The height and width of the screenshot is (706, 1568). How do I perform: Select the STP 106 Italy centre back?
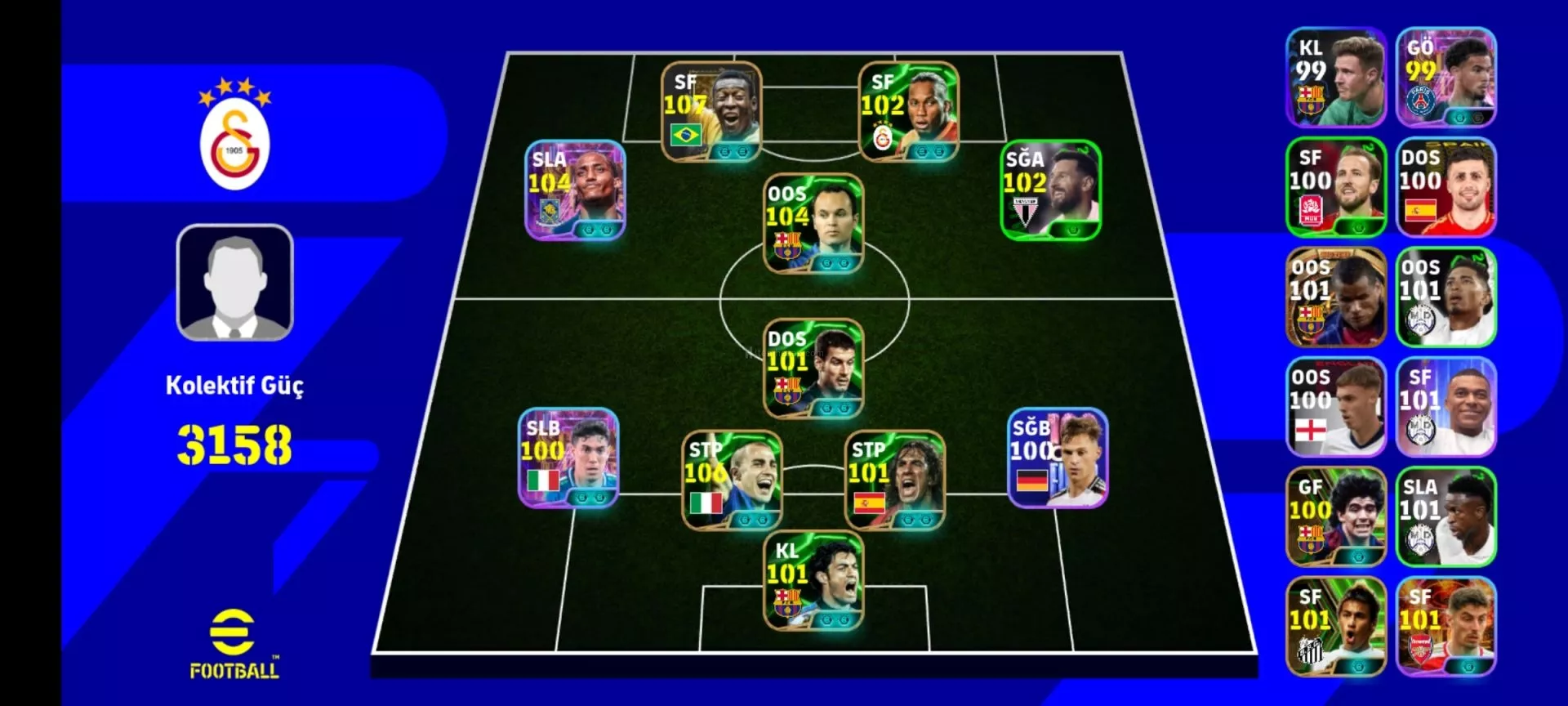pos(732,480)
